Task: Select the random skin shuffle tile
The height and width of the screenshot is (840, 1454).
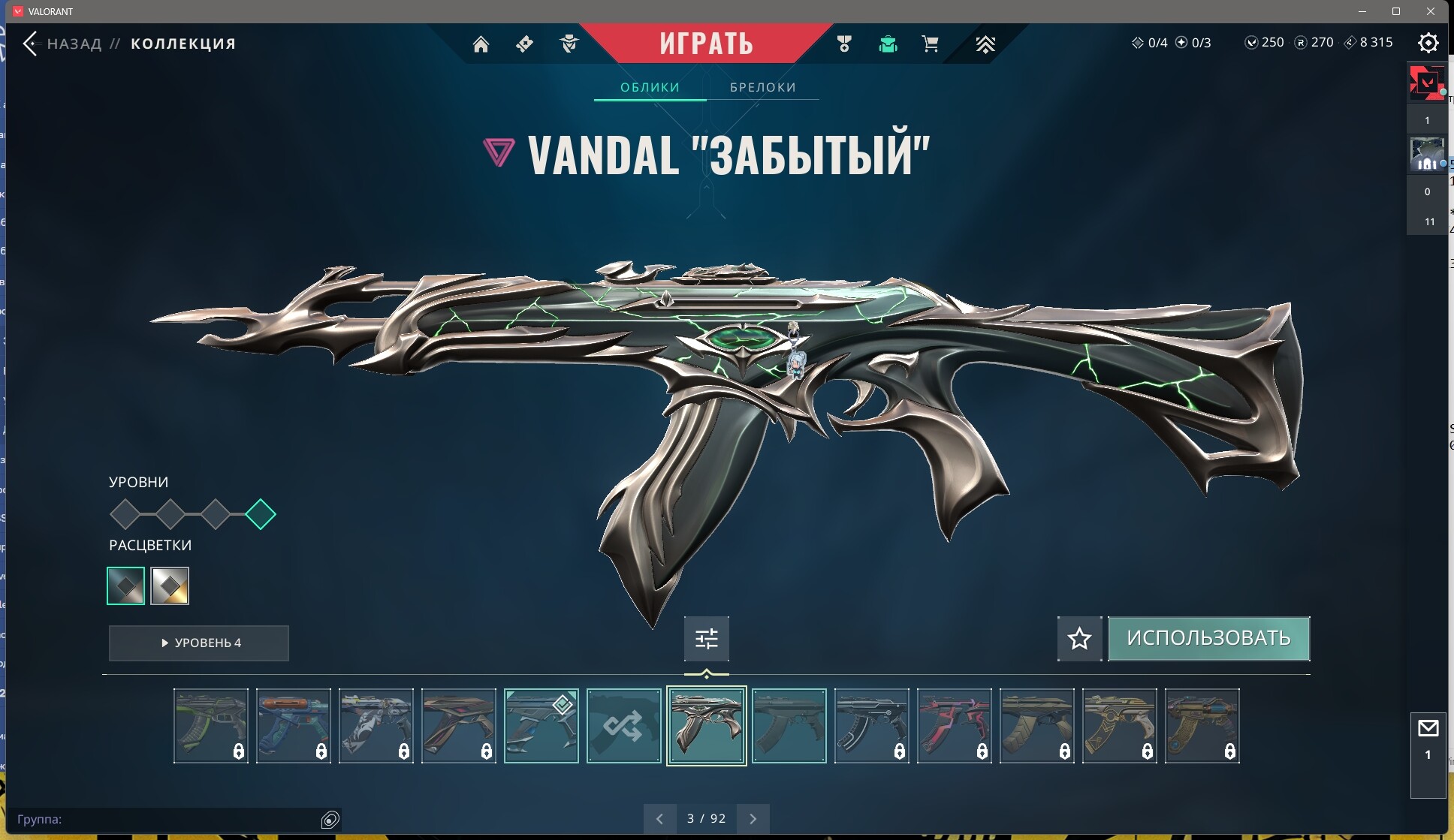Action: [x=623, y=726]
